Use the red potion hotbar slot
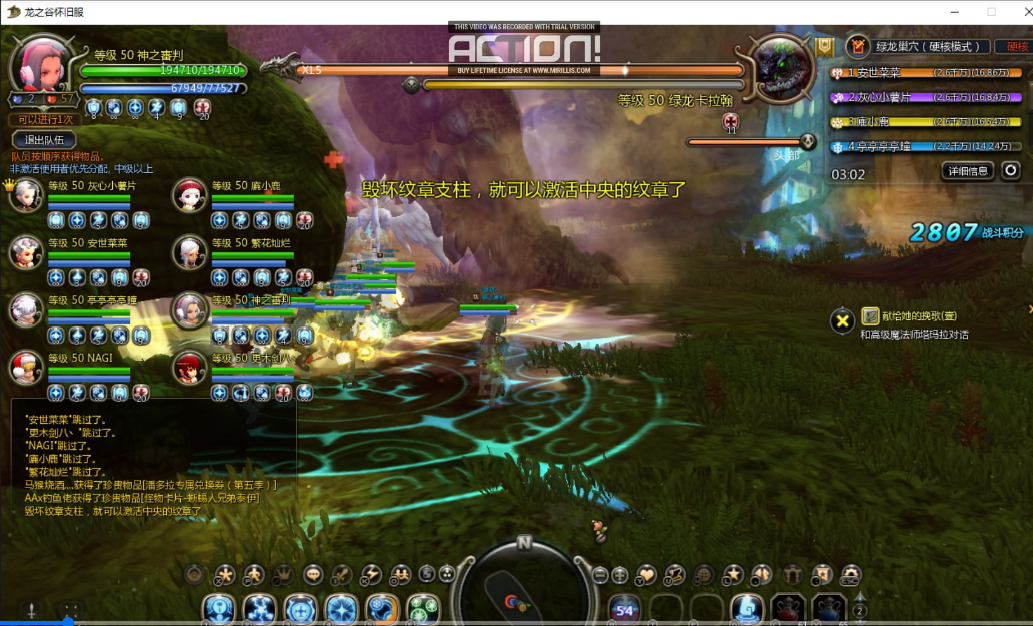Viewport: 1033px width, 626px height. click(x=788, y=607)
